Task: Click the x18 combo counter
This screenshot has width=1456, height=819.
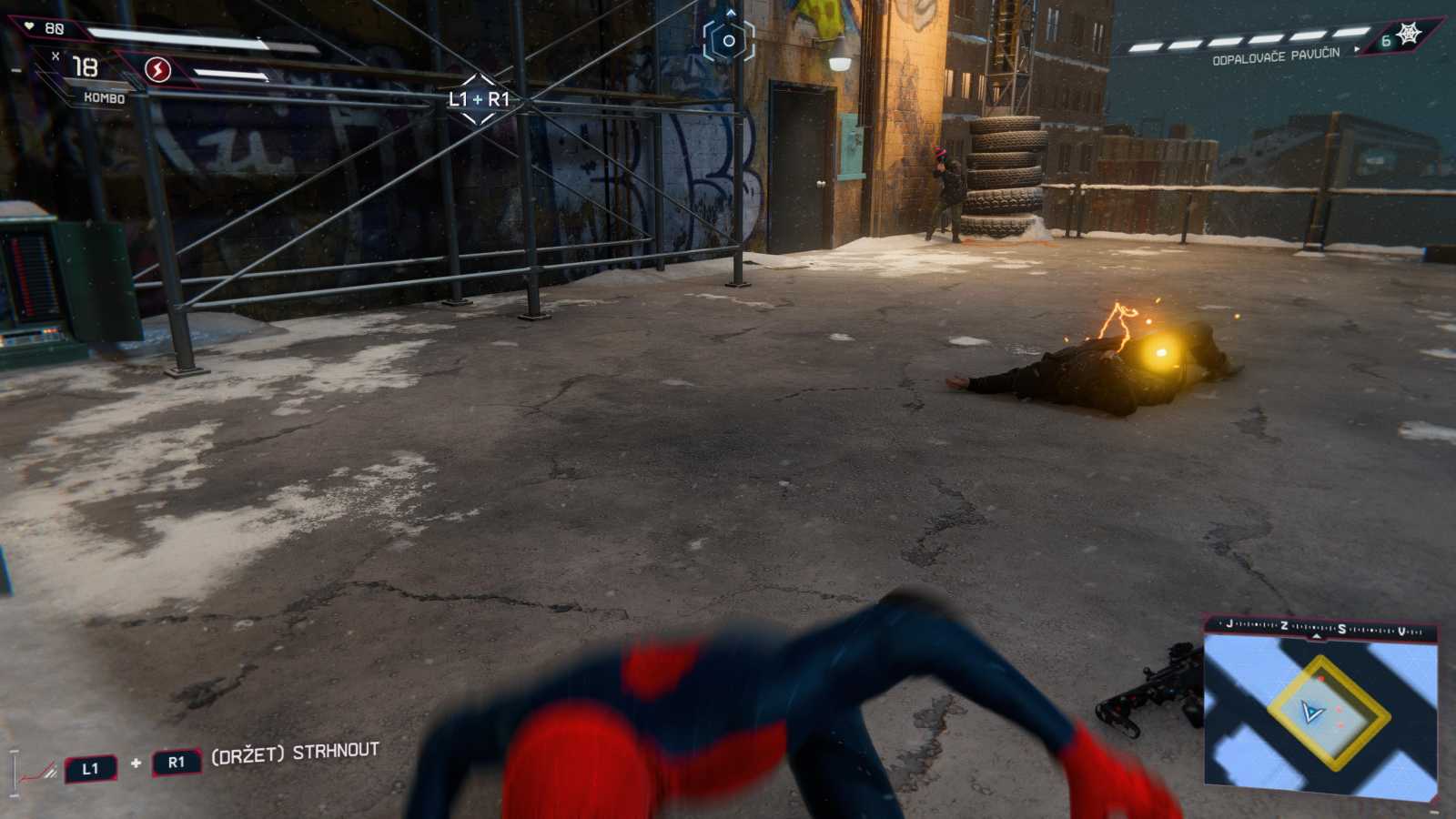Action: click(85, 67)
